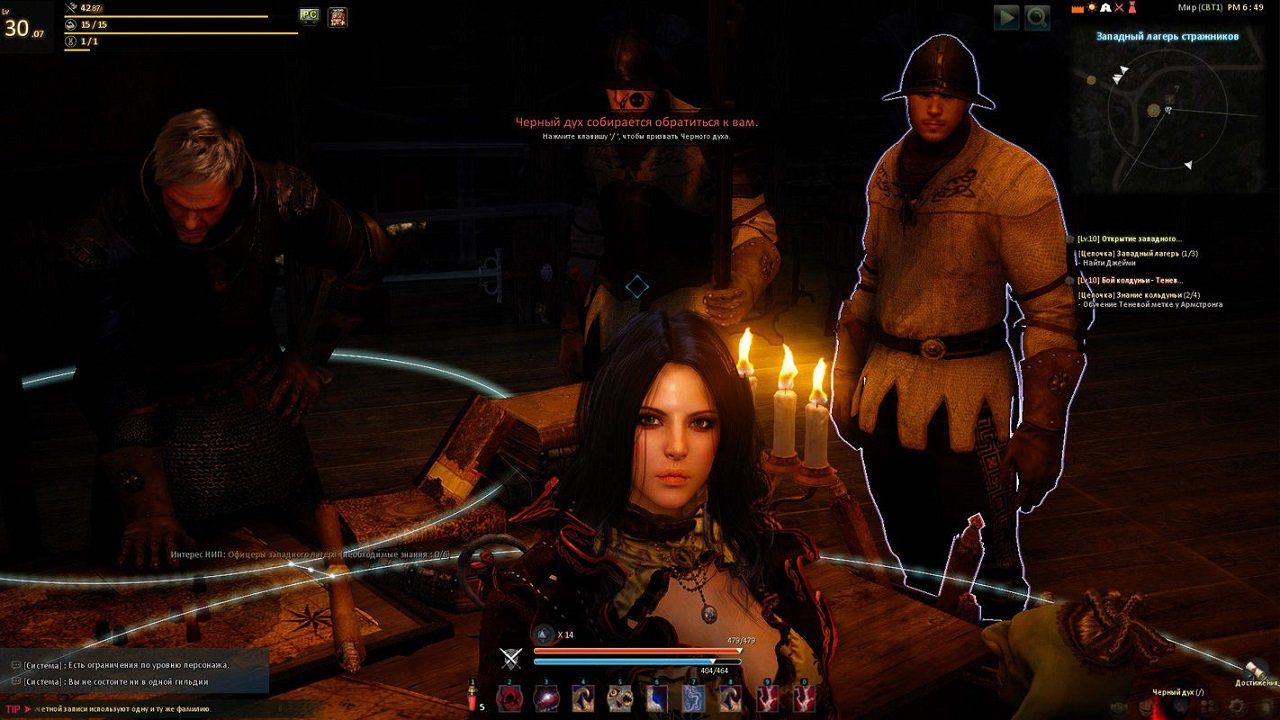Open the magnifying glass search button
The image size is (1280, 720).
tap(1037, 17)
